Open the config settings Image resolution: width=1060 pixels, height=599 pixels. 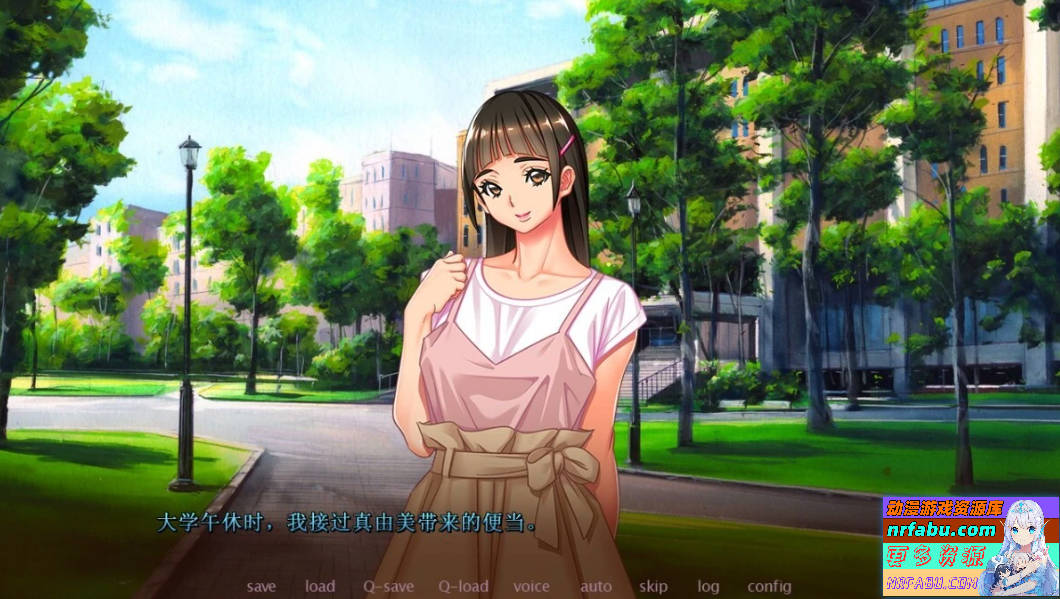pyautogui.click(x=769, y=587)
